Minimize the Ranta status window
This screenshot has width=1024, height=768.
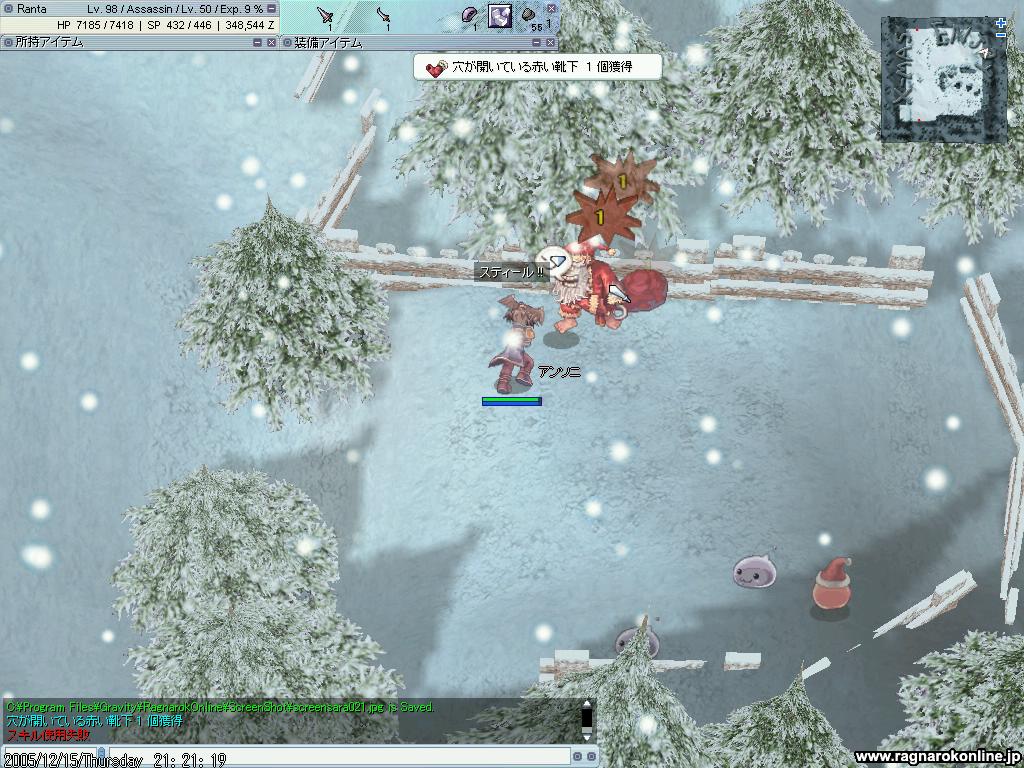pos(271,8)
